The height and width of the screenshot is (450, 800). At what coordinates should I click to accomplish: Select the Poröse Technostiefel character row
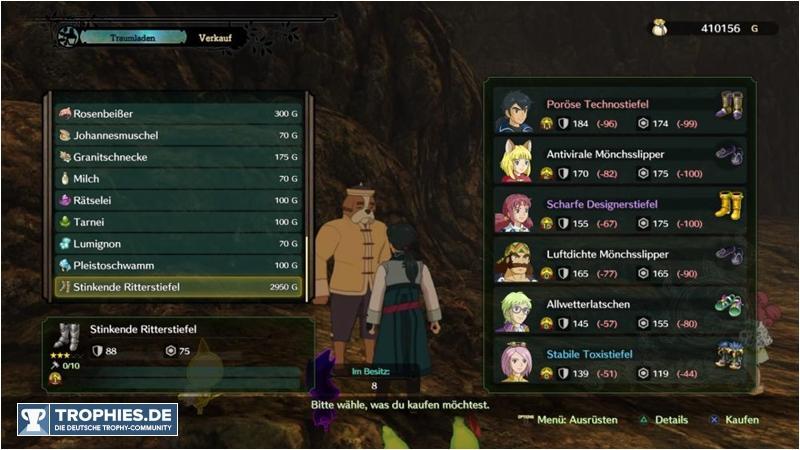(x=620, y=112)
